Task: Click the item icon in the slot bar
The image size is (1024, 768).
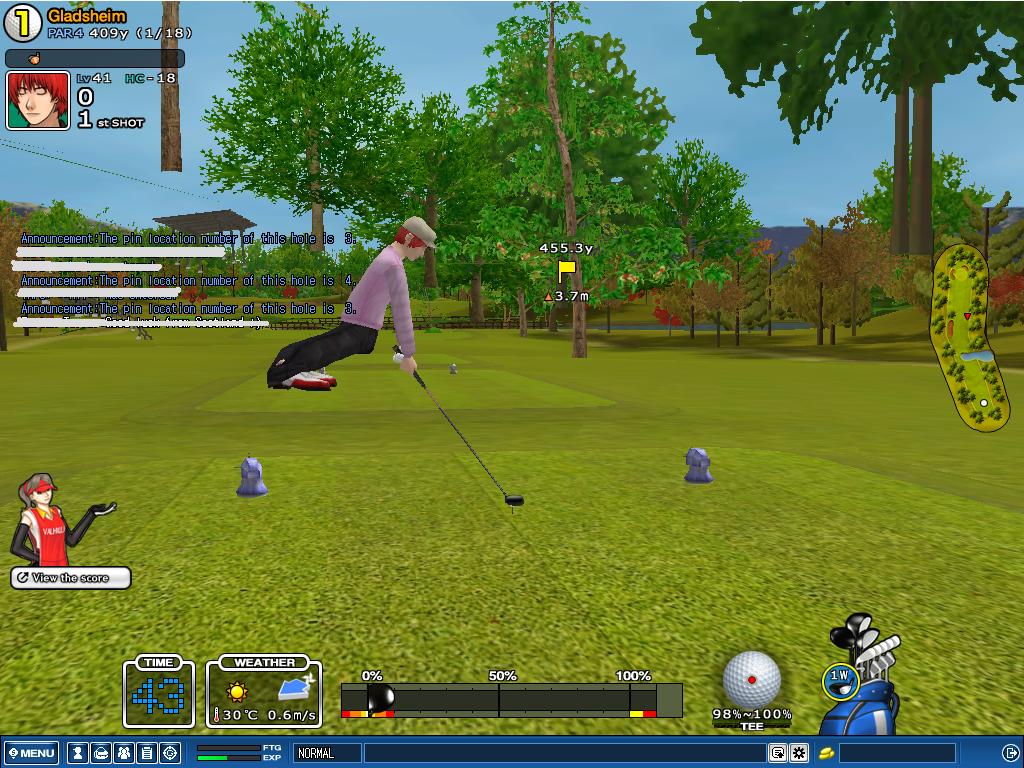Action: [x=34, y=59]
